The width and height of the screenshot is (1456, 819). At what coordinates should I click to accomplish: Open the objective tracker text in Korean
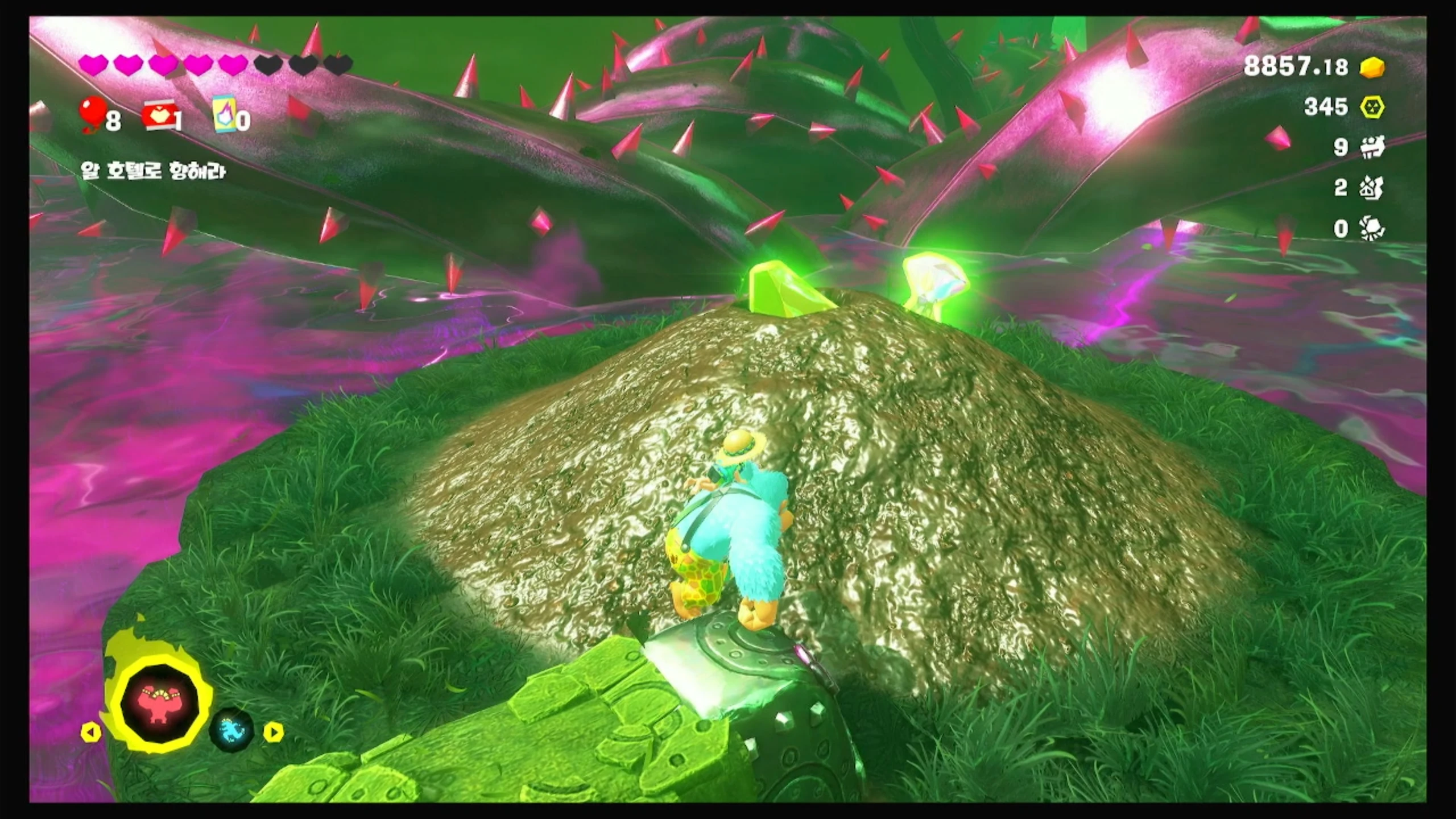pyautogui.click(x=154, y=171)
